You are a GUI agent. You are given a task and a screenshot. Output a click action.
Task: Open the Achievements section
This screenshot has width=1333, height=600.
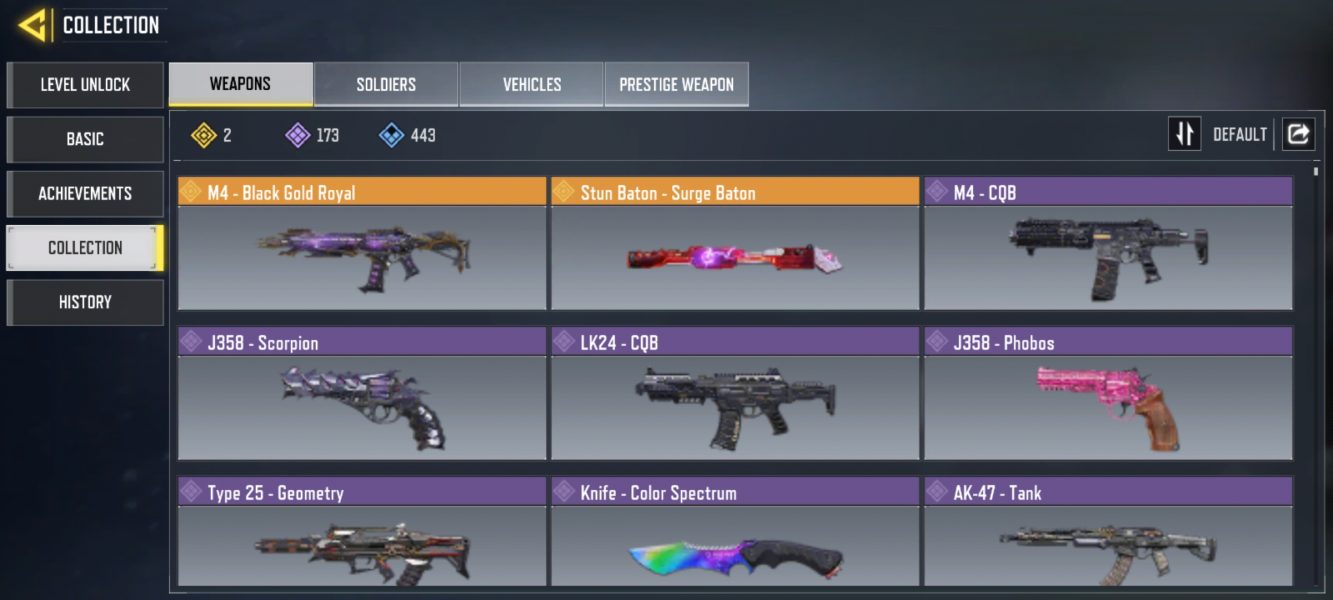point(85,193)
